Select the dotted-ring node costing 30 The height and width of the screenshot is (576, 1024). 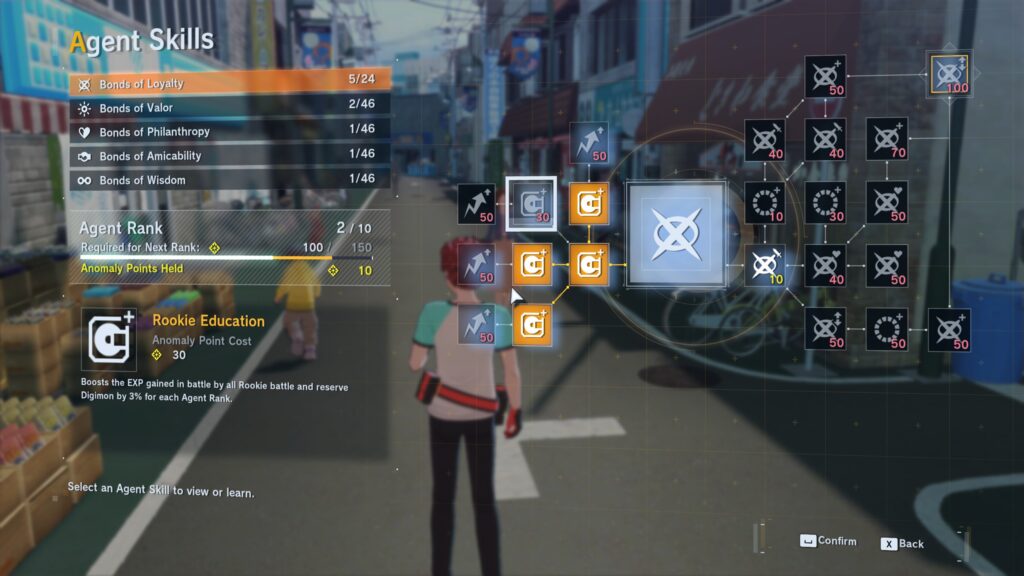point(825,202)
